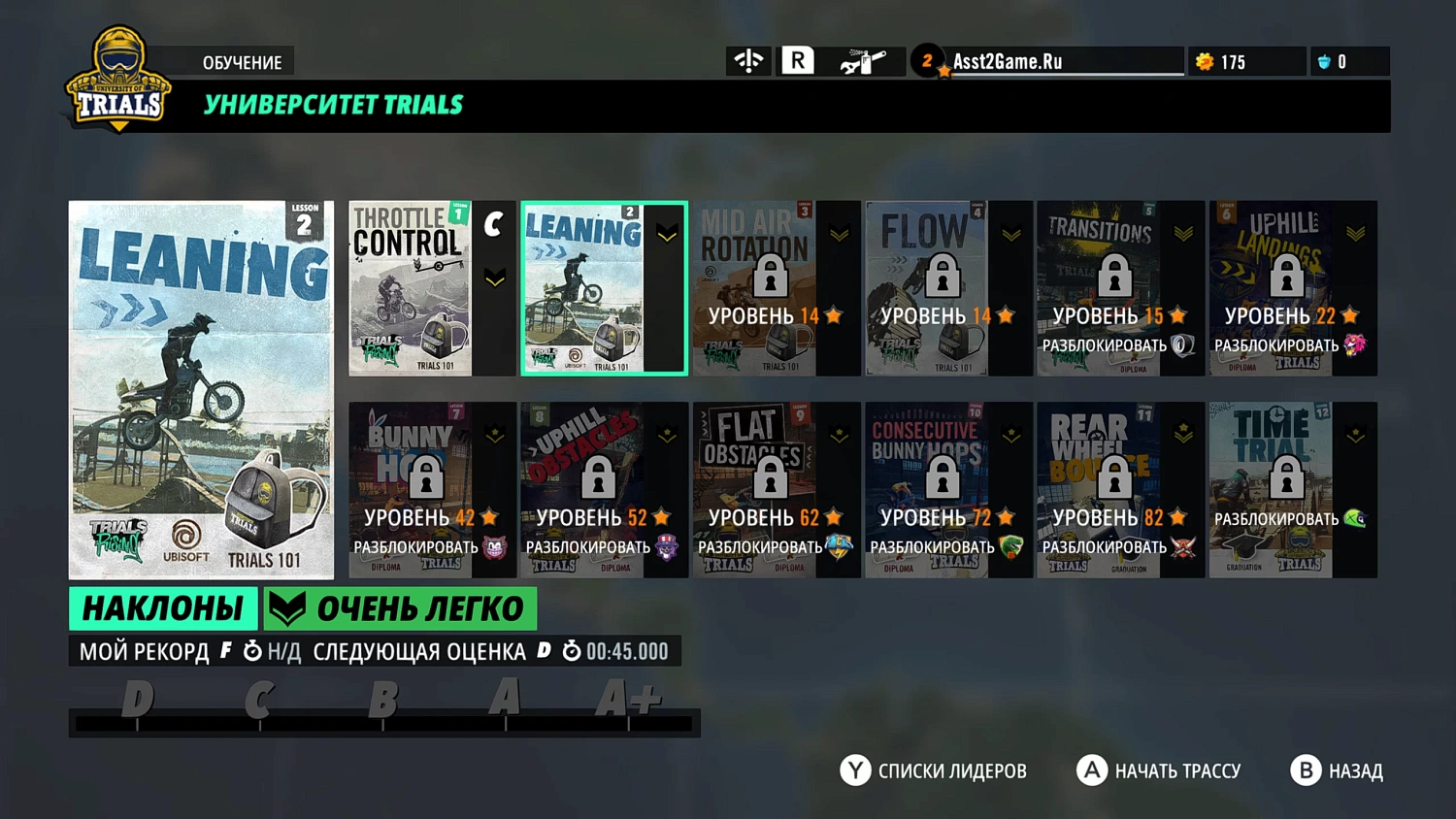Open the difficulty chevron on Mid Air Rotation
1456x819 pixels.
(x=838, y=232)
